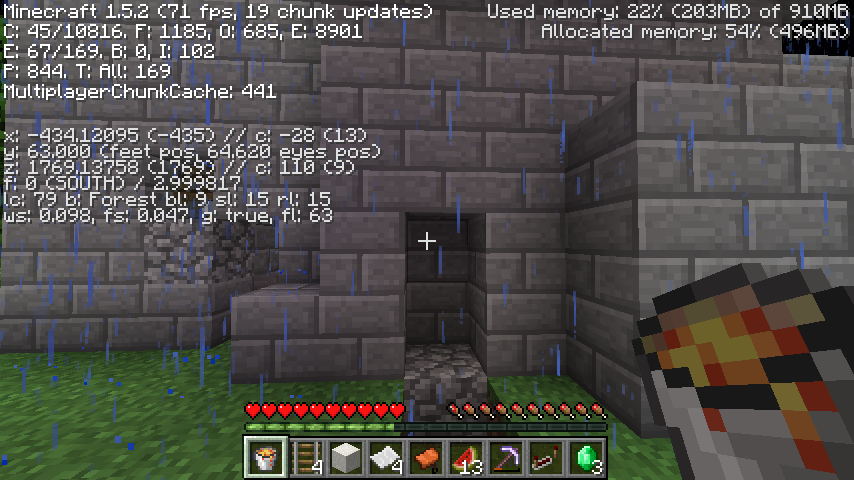Select the melon slices slot
The height and width of the screenshot is (480, 854).
coord(465,457)
